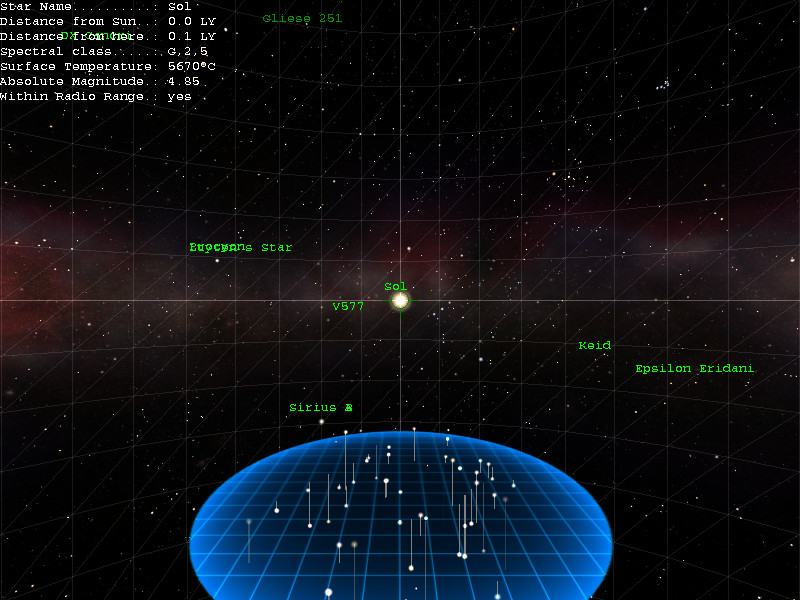Choose the V577 star label
The width and height of the screenshot is (800, 600).
pyautogui.click(x=348, y=306)
